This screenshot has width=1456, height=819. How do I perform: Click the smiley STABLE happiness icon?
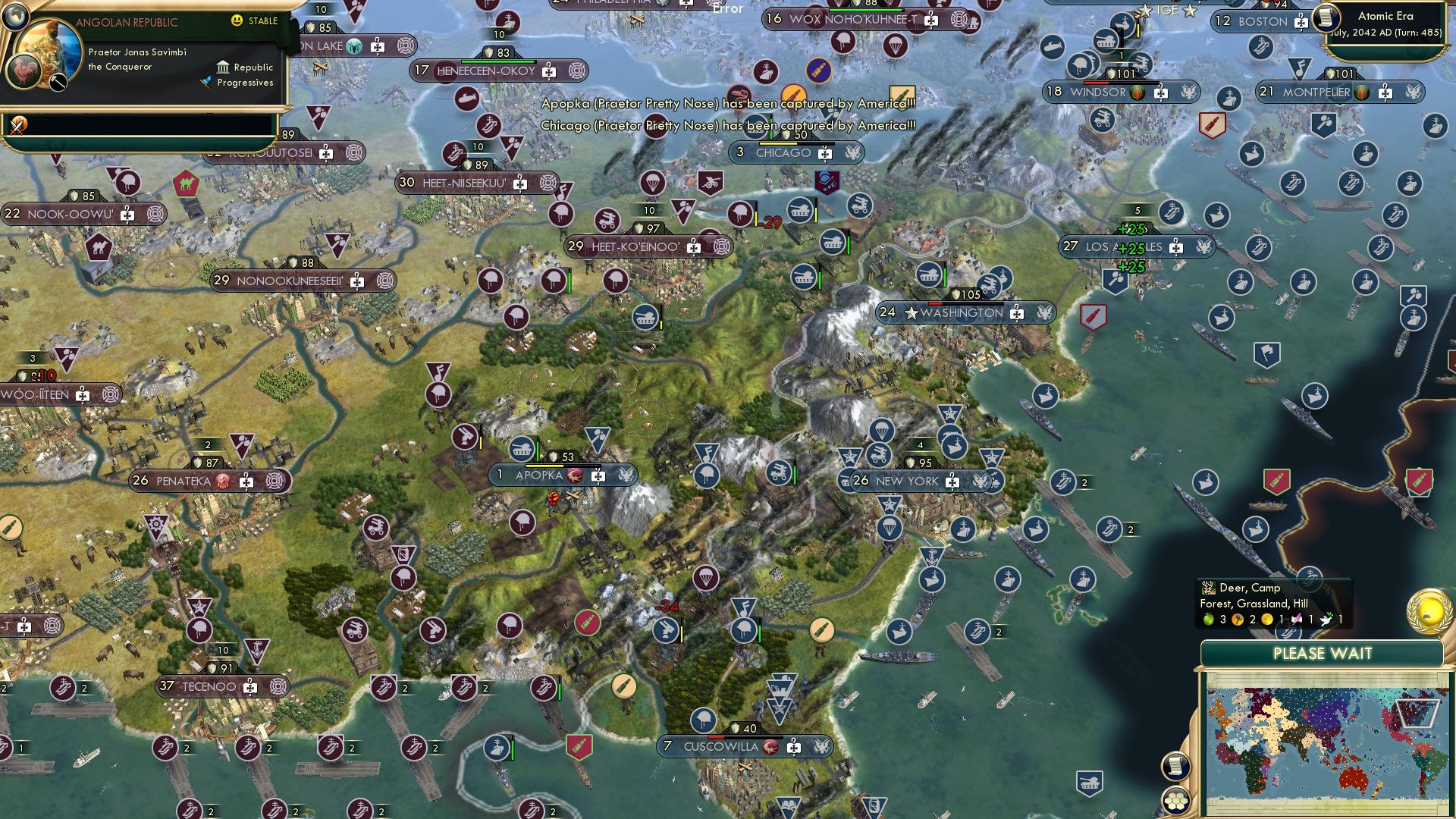pos(237,20)
